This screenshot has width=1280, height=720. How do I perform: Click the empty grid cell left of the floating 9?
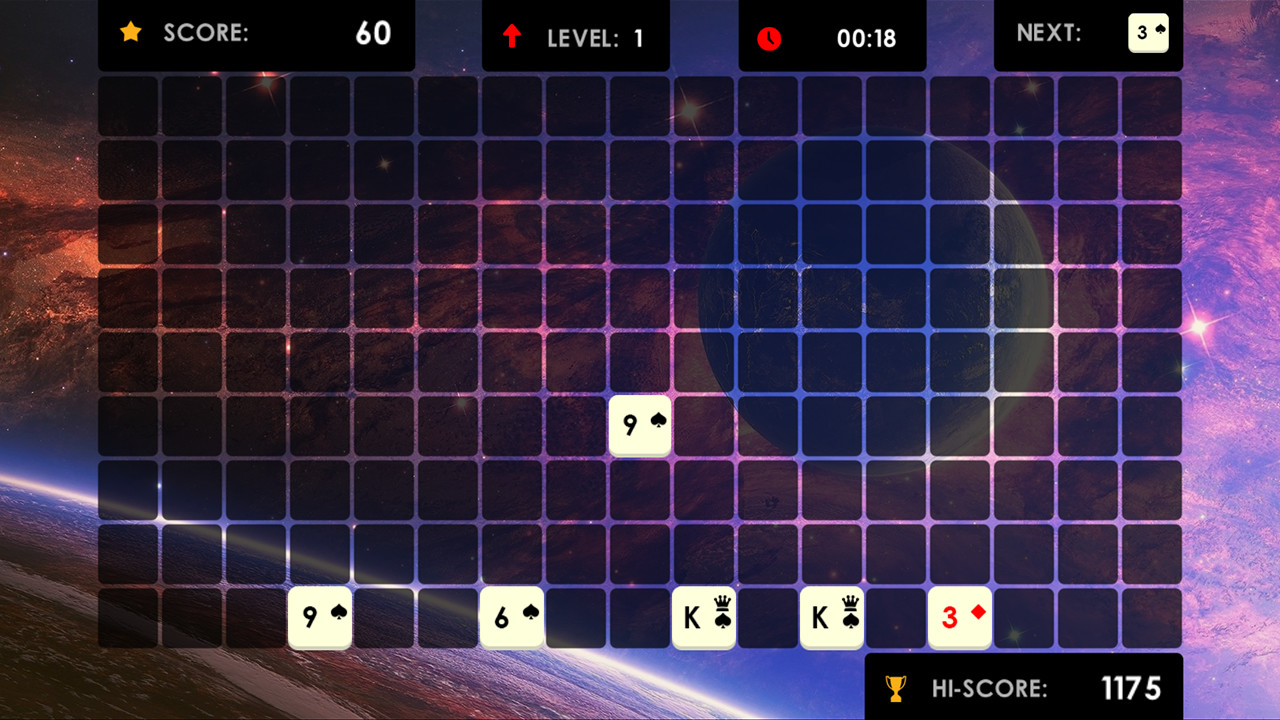pos(576,425)
